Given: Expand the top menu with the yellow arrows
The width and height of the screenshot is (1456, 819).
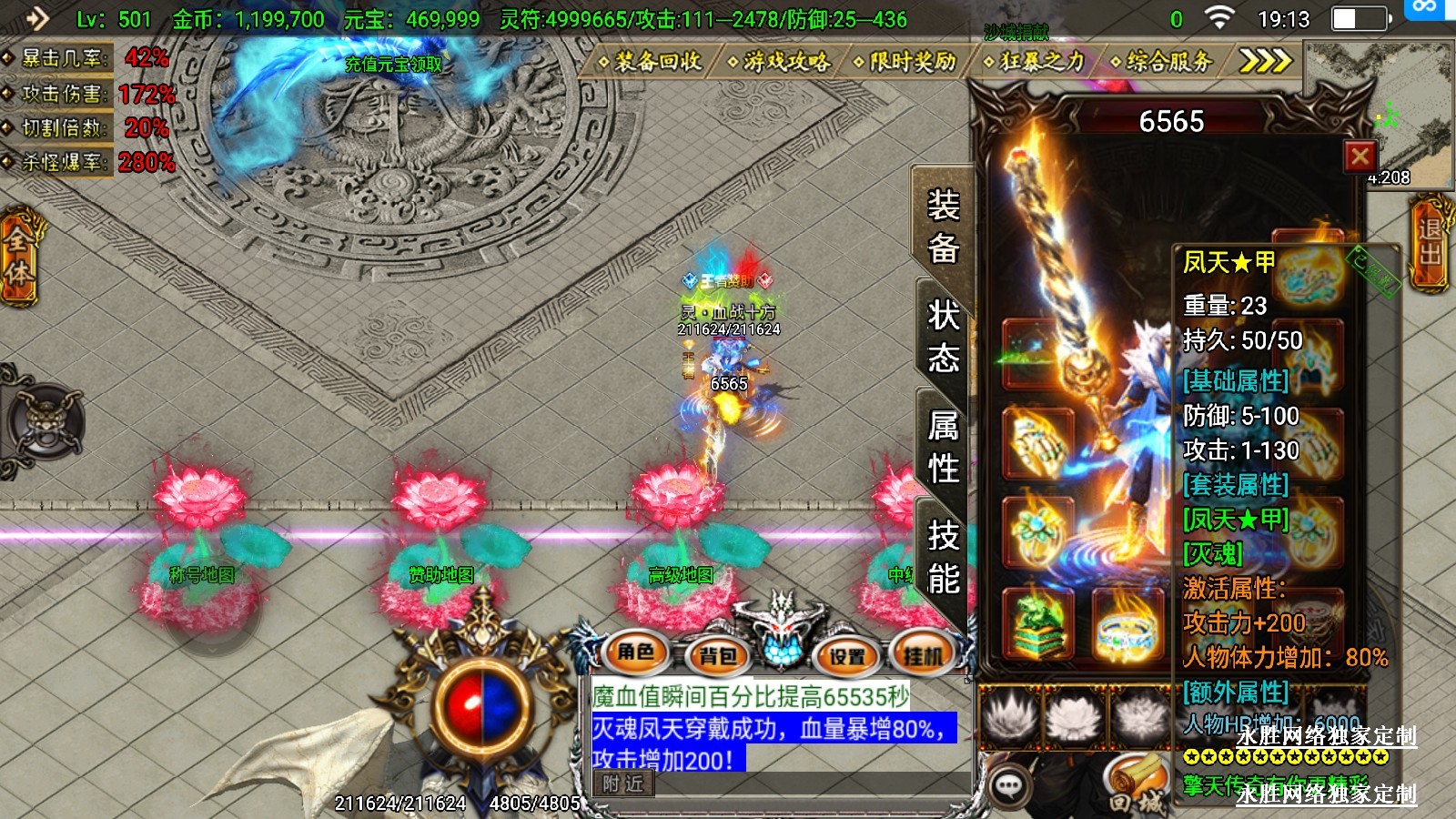Looking at the screenshot, I should [x=1265, y=61].
